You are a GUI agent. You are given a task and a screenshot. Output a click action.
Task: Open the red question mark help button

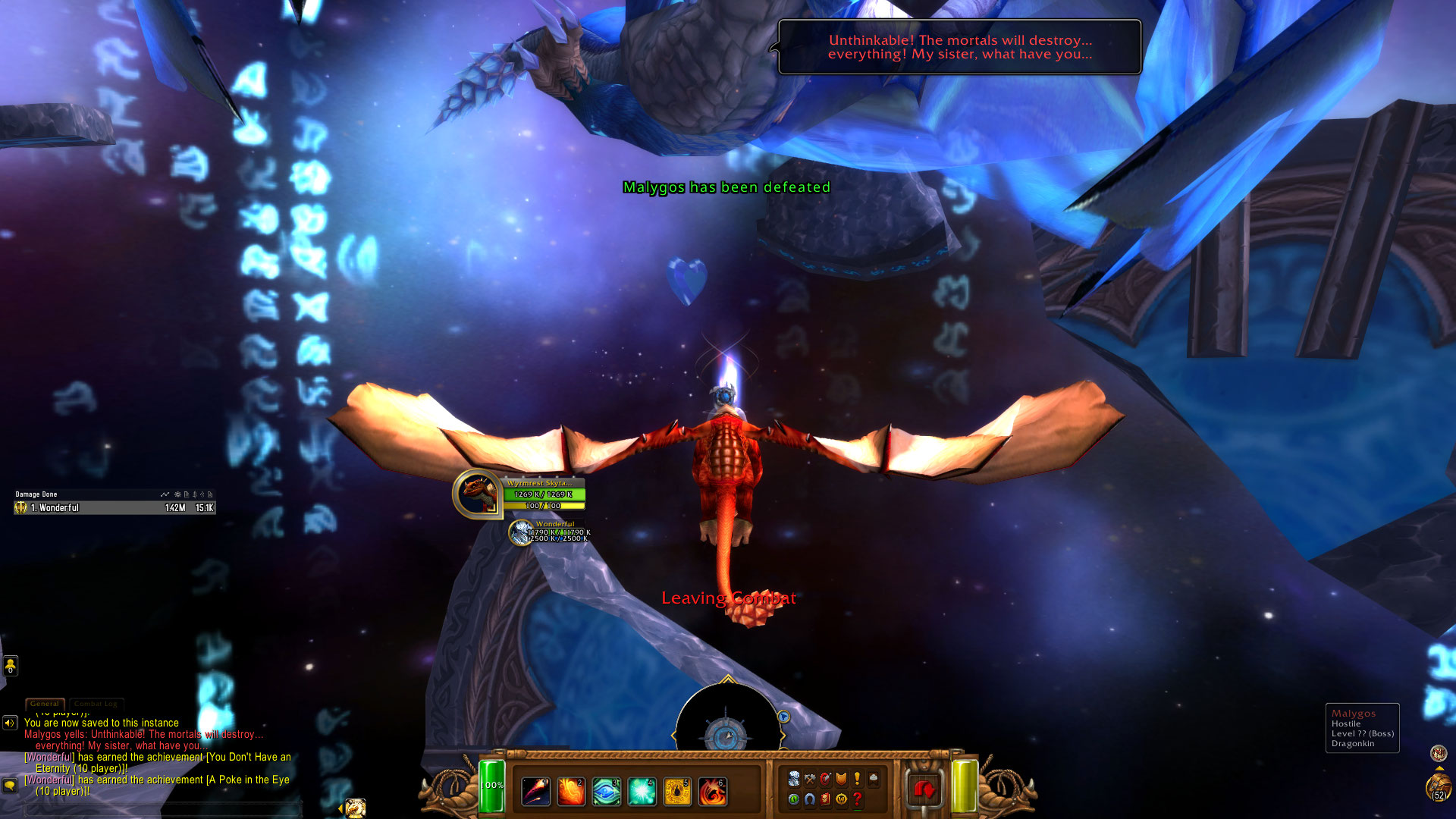[857, 799]
